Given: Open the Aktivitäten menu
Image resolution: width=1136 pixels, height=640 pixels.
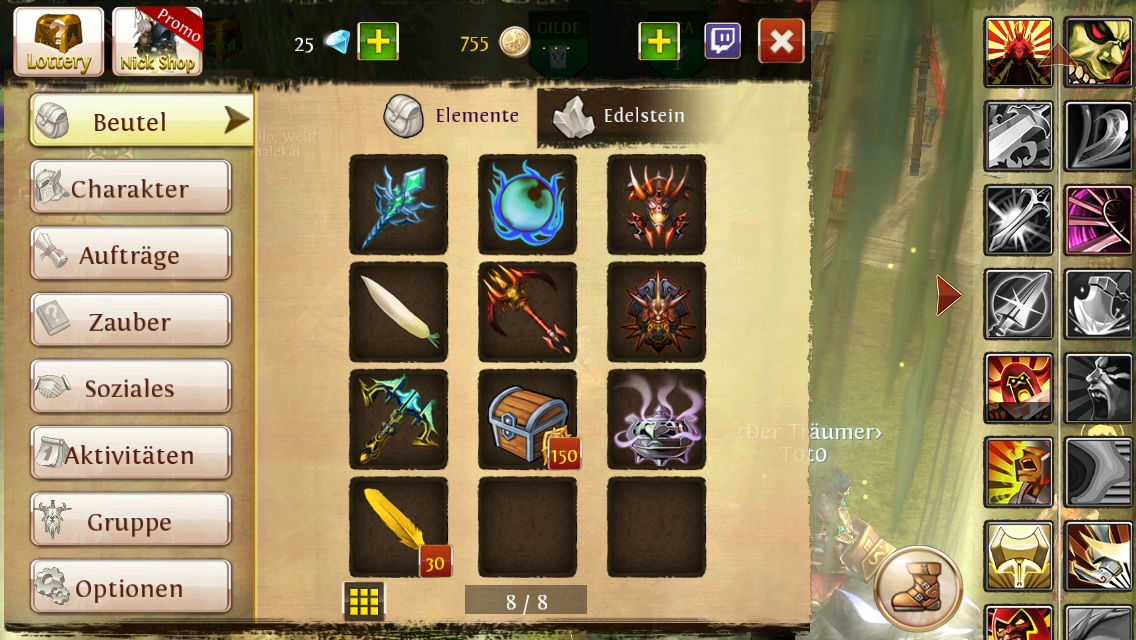Looking at the screenshot, I should [131, 455].
